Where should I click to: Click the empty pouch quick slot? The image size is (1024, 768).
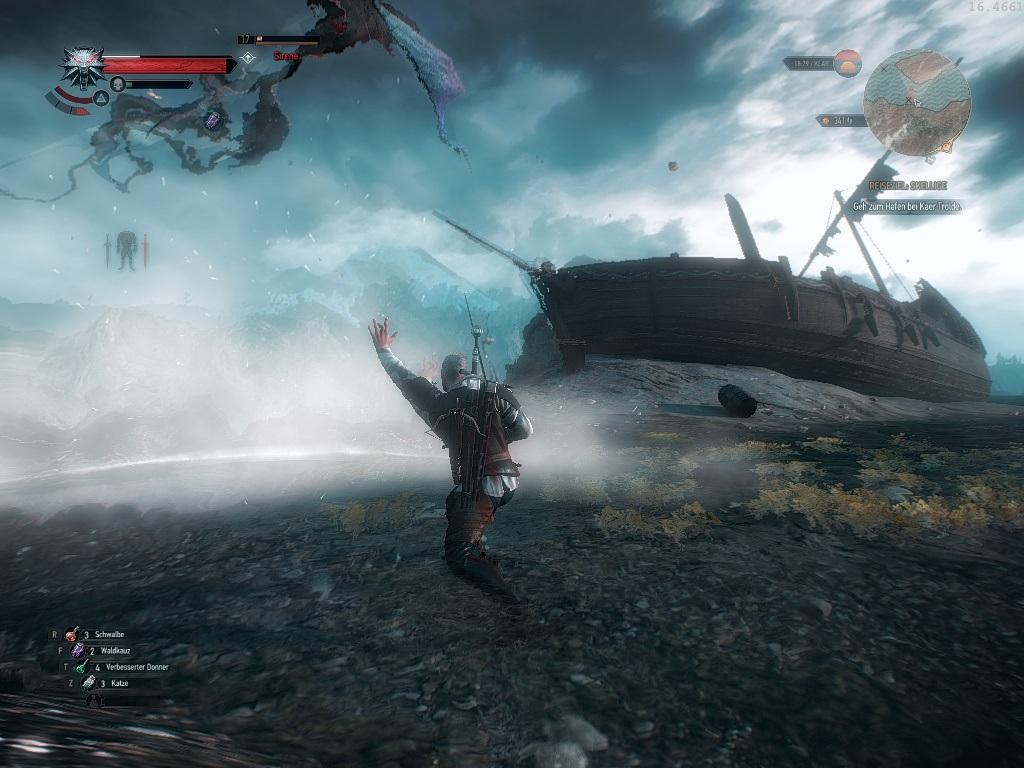coord(94,700)
